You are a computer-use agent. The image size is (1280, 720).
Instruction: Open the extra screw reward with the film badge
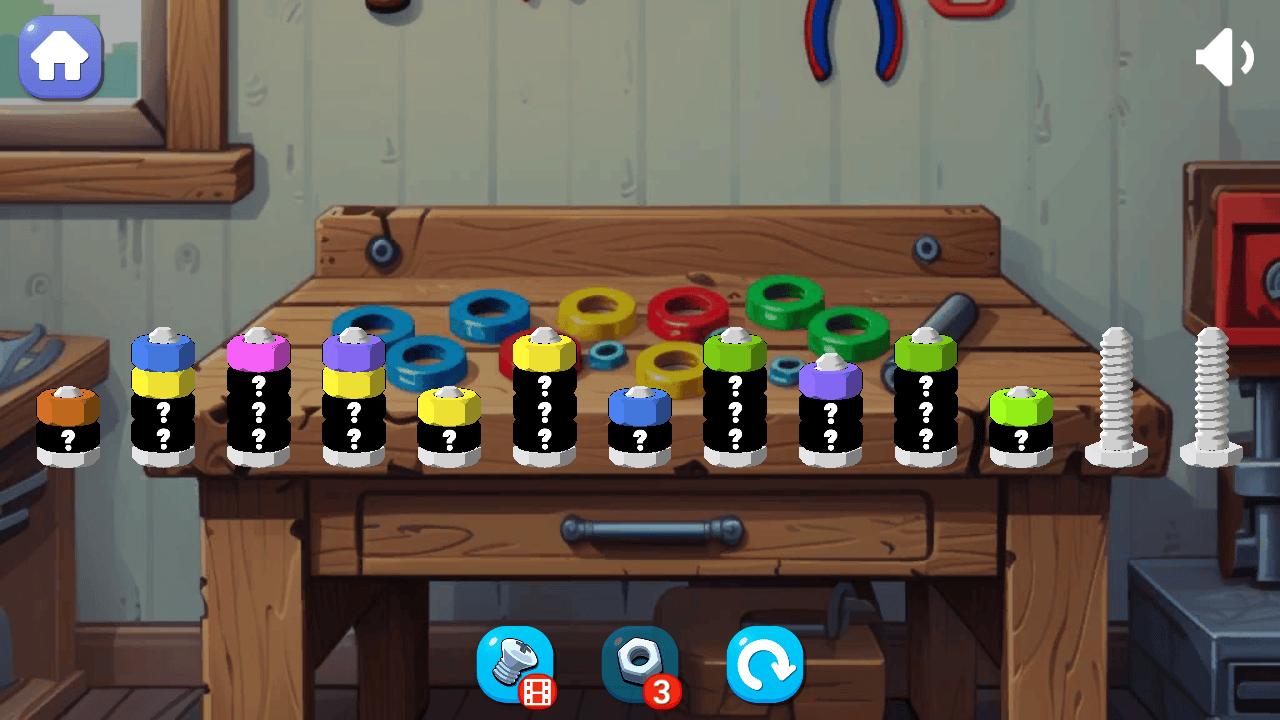(515, 663)
